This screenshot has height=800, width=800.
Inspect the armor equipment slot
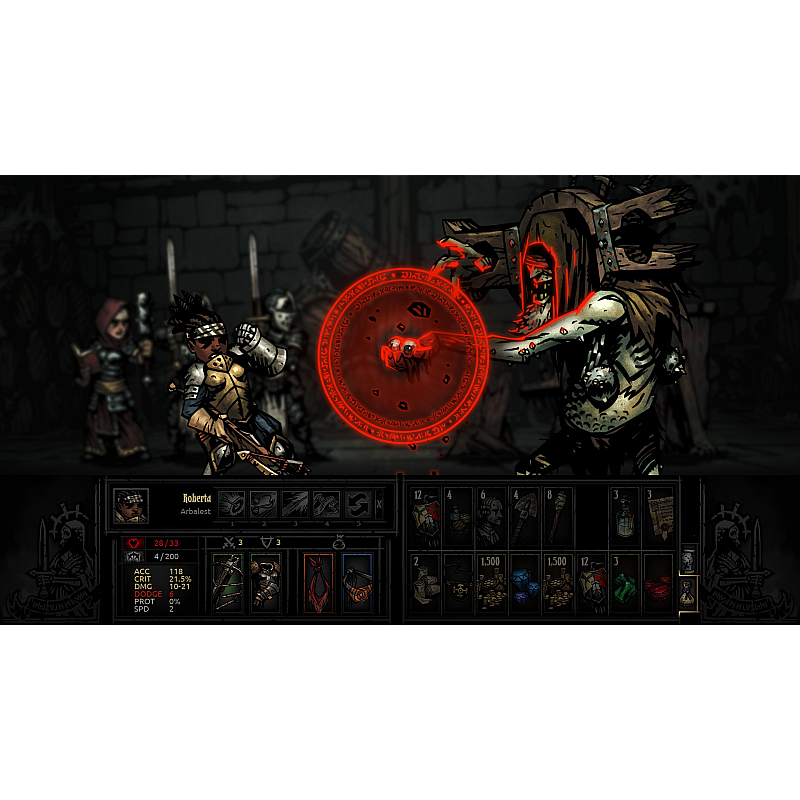pos(265,583)
